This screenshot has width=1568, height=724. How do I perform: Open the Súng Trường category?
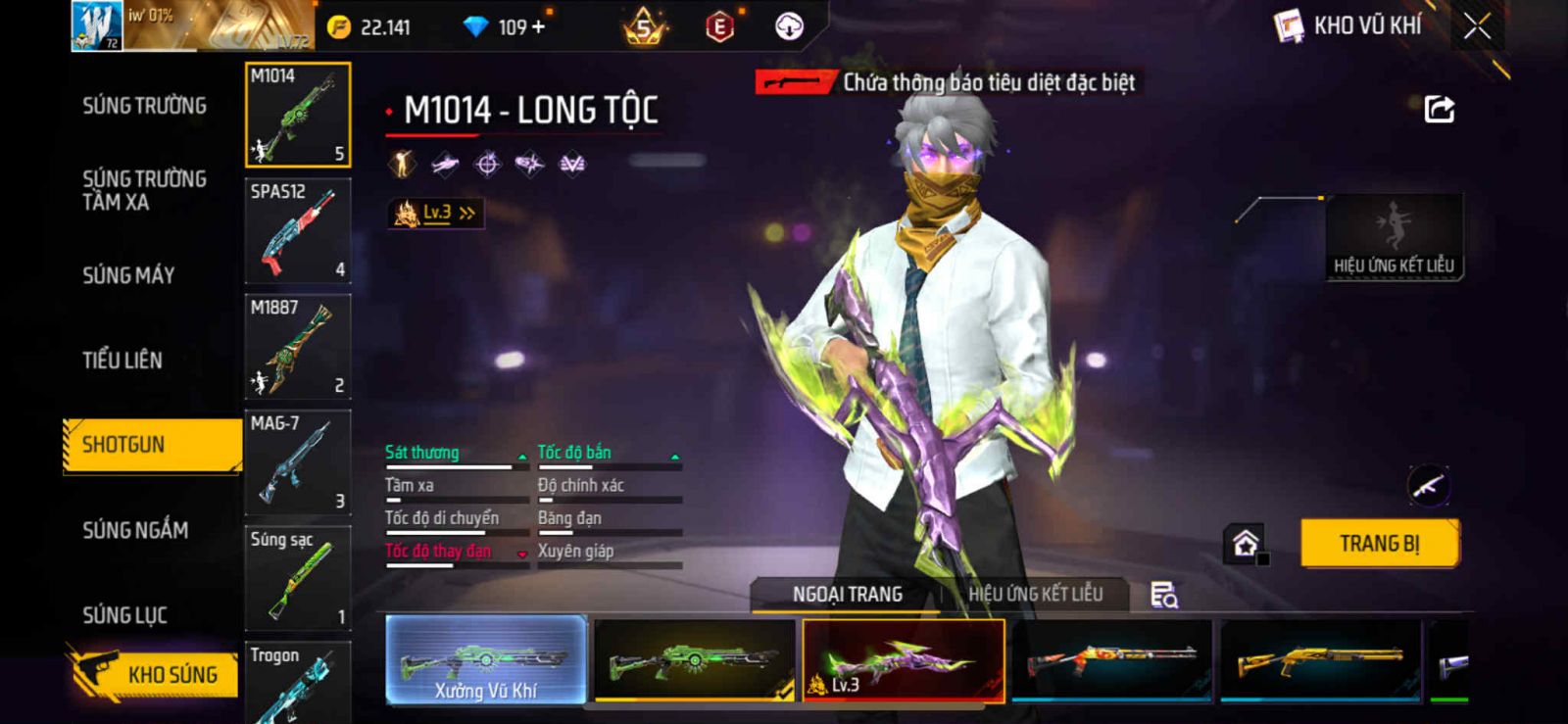(144, 106)
